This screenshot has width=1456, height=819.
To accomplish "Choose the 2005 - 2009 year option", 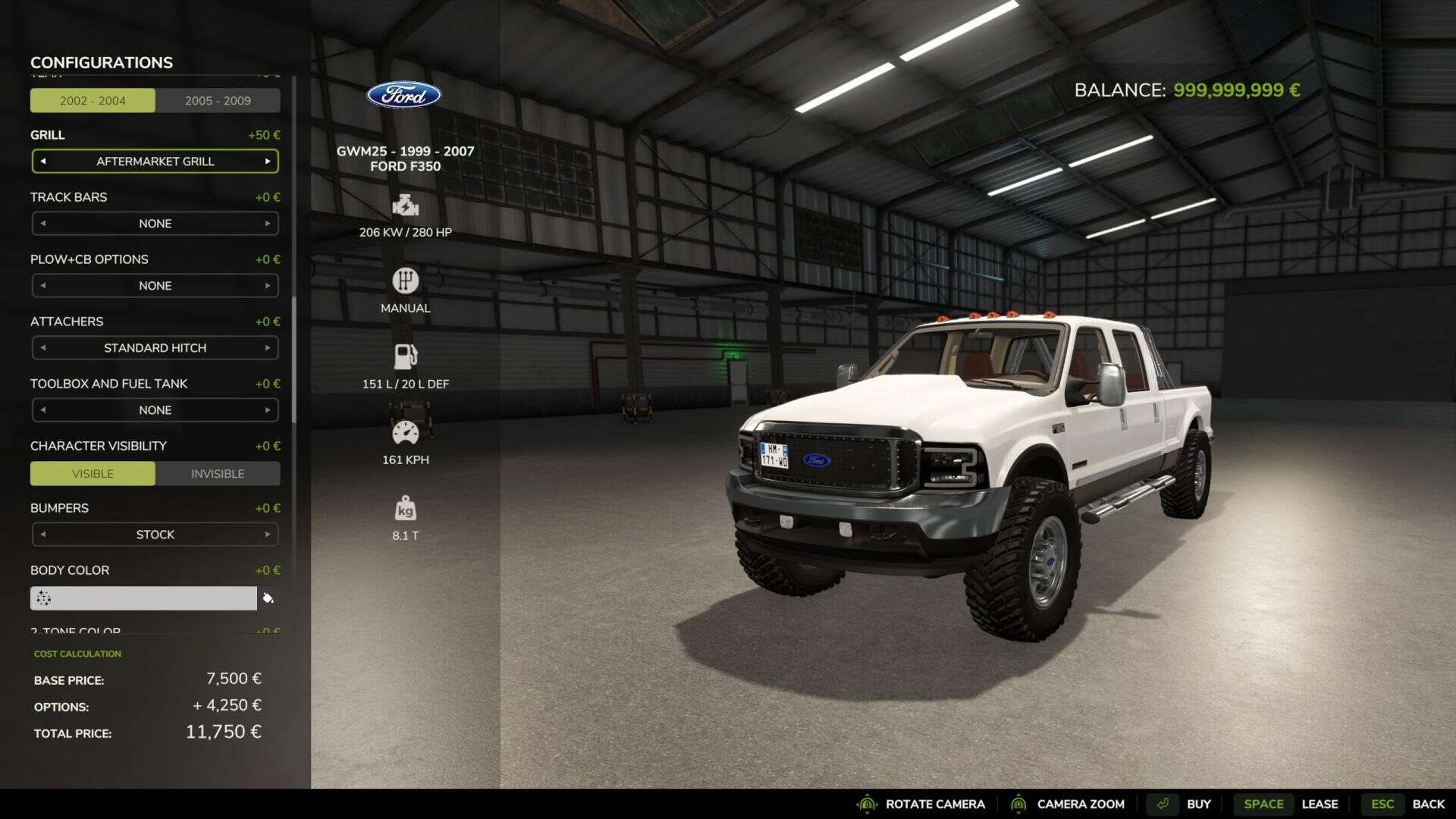I will tap(218, 101).
